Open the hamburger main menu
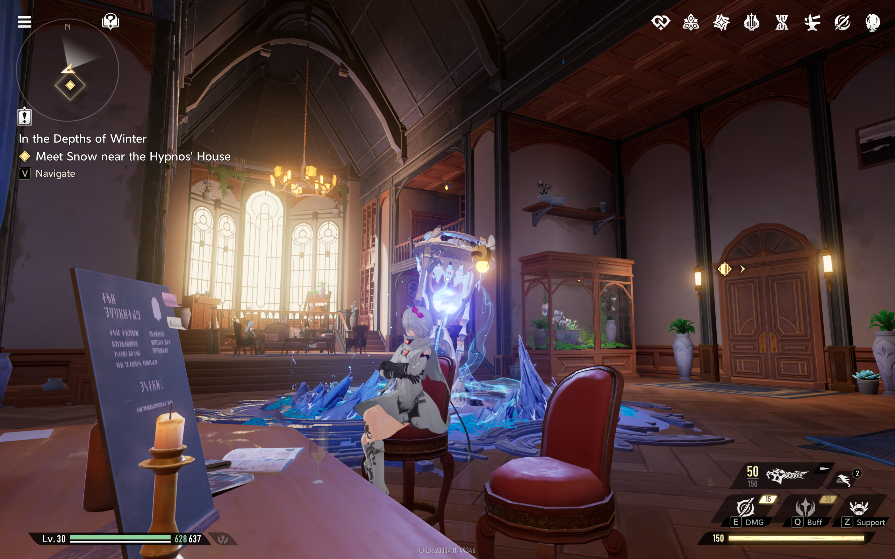Screen dimensions: 895x559 24,23
